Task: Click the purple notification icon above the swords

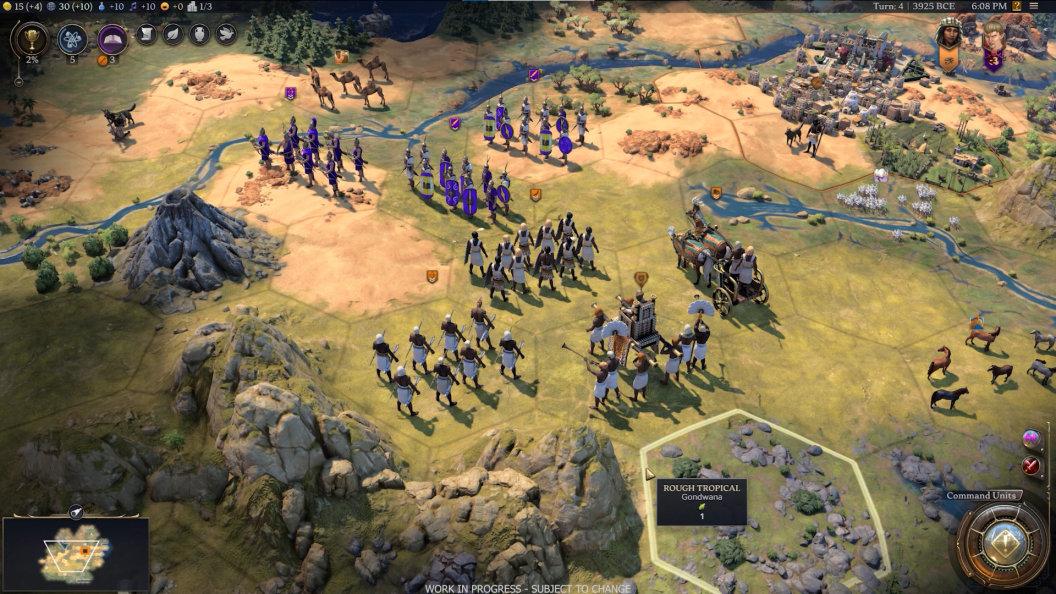Action: tap(1031, 439)
